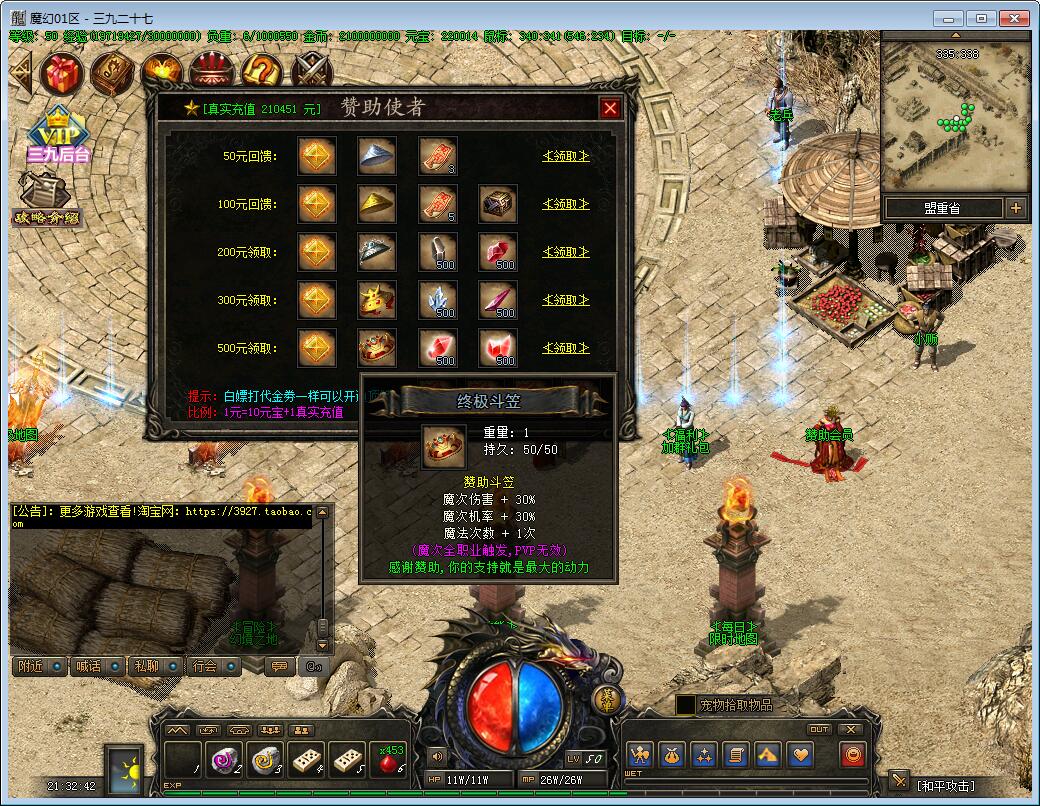Screen dimensions: 1040x806
Task: Open the crossed swords icon
Action: point(313,72)
